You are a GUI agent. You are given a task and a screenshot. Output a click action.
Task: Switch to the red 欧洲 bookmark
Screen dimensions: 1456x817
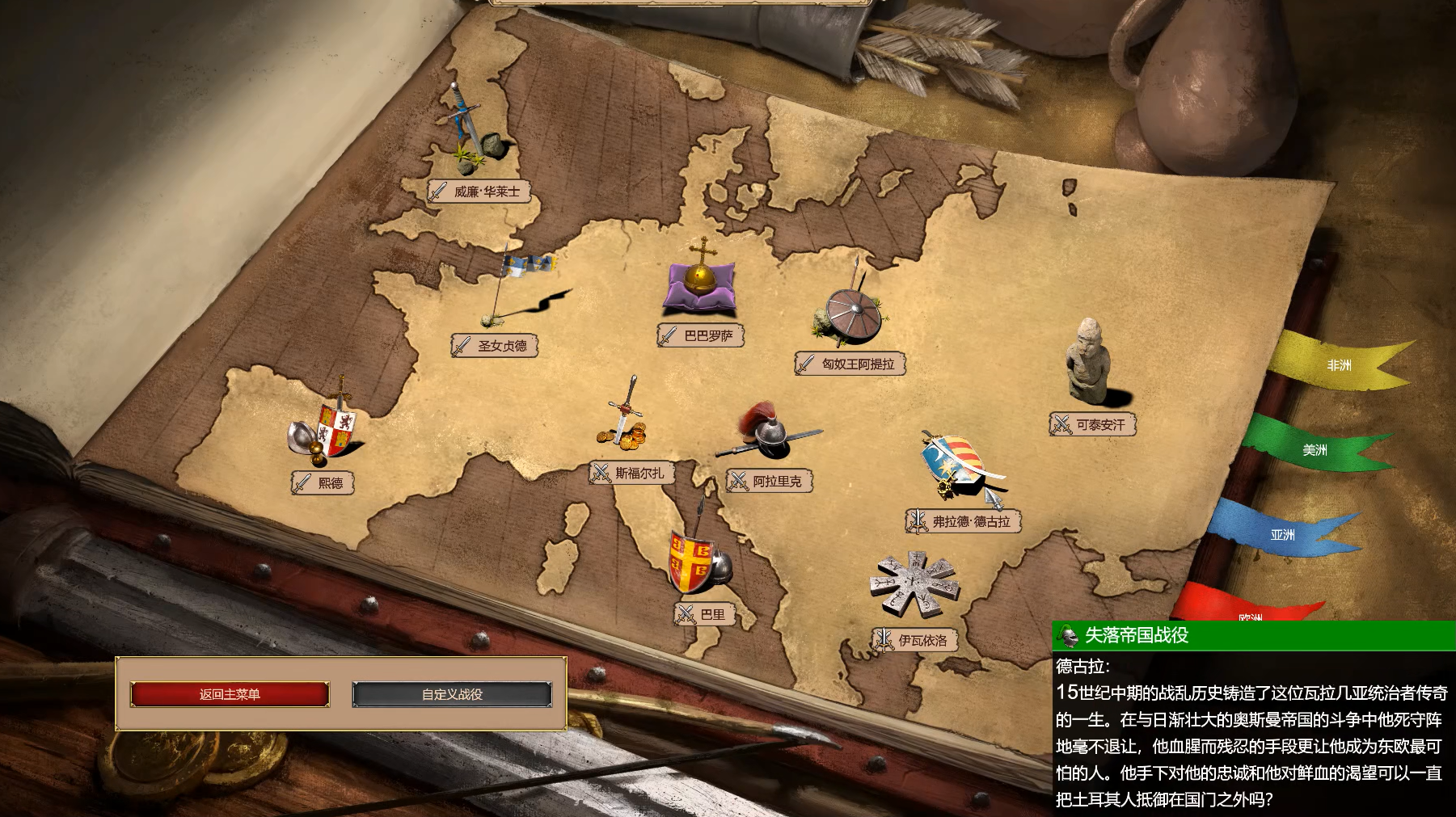click(1250, 610)
